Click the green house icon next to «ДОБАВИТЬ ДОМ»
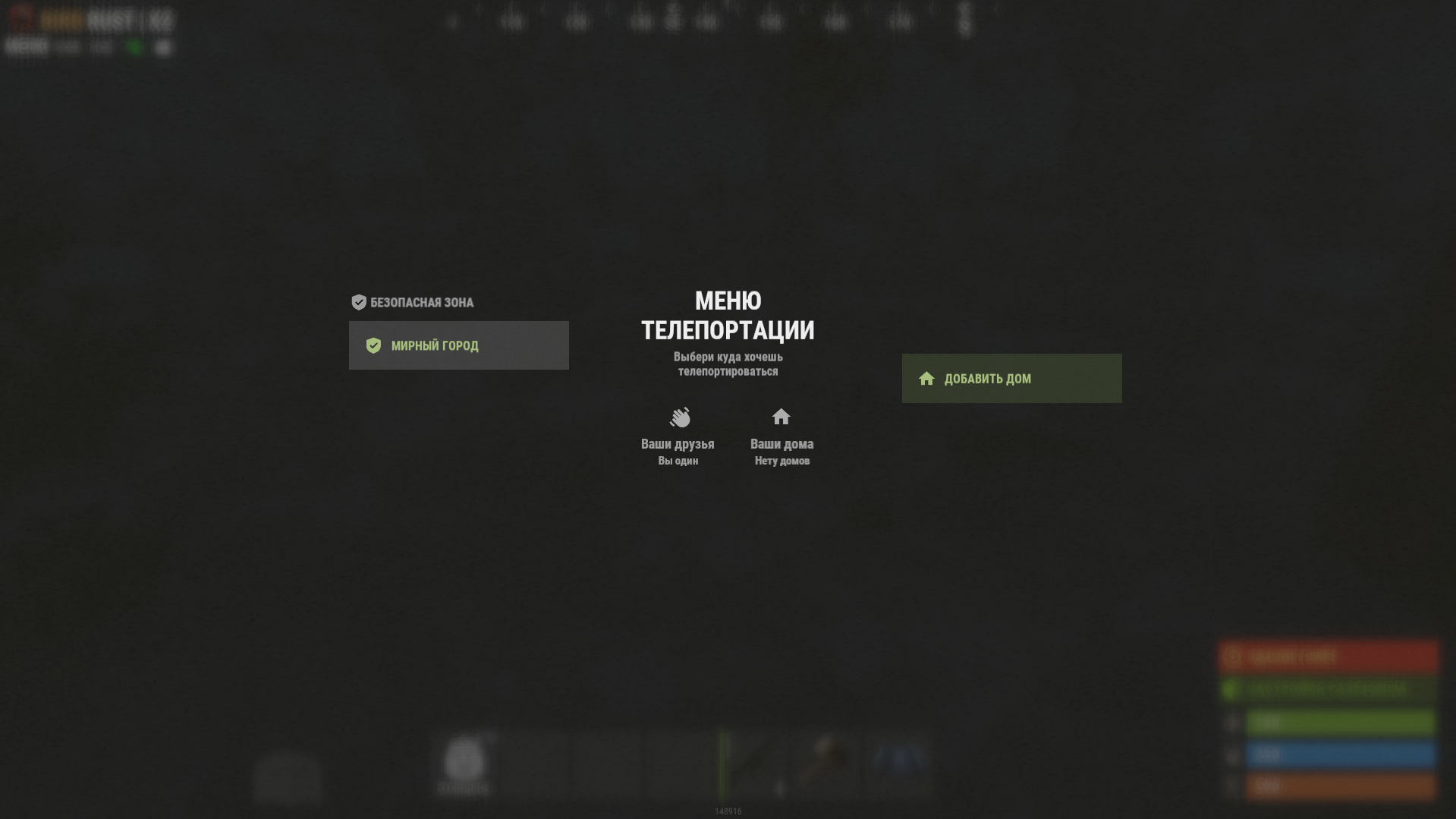1456x819 pixels. tap(926, 378)
